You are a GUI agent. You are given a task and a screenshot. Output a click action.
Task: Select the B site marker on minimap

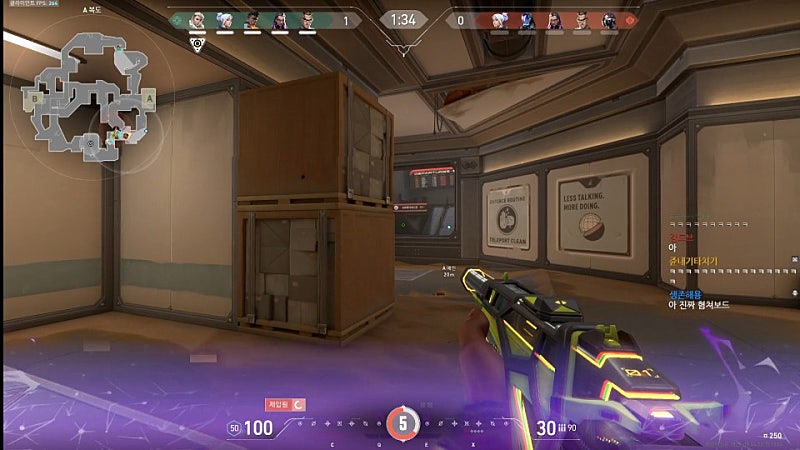pyautogui.click(x=35, y=99)
